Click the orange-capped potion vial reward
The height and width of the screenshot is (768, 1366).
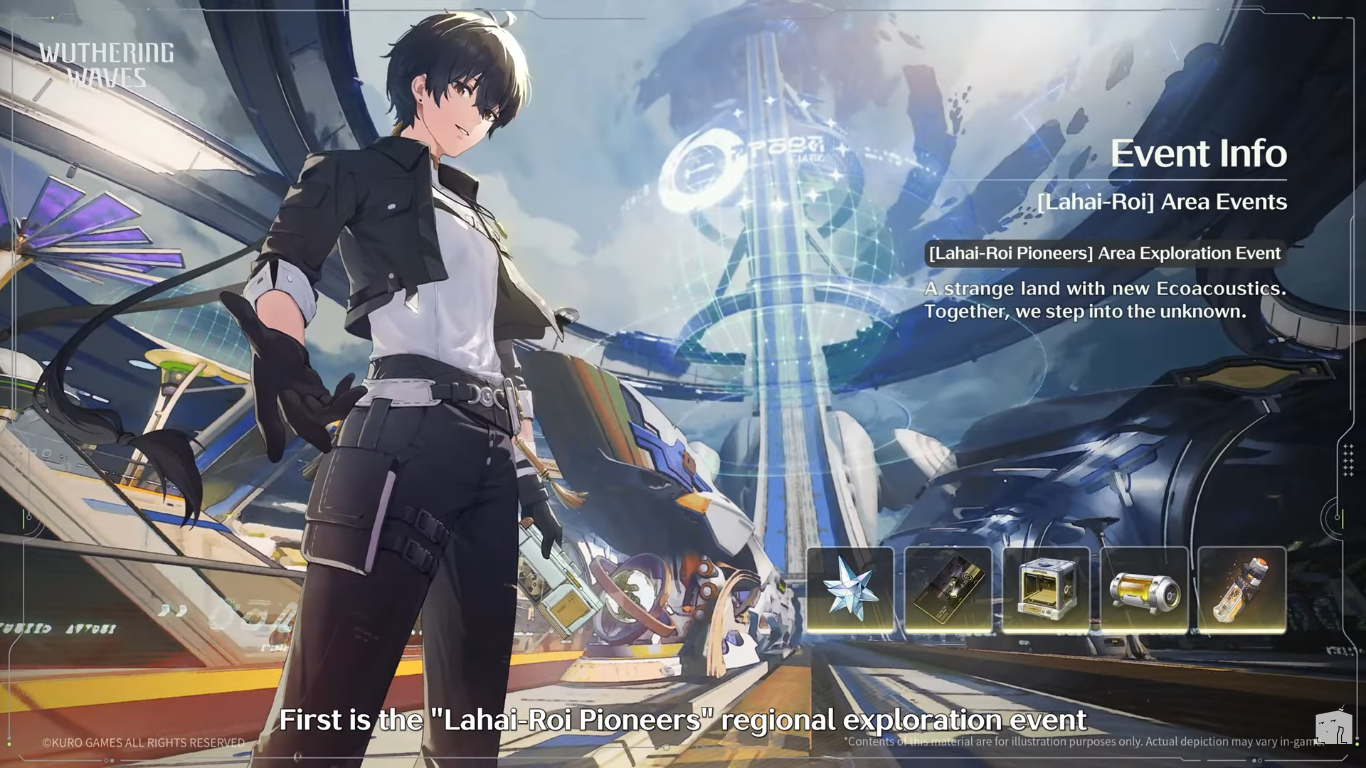[1242, 590]
